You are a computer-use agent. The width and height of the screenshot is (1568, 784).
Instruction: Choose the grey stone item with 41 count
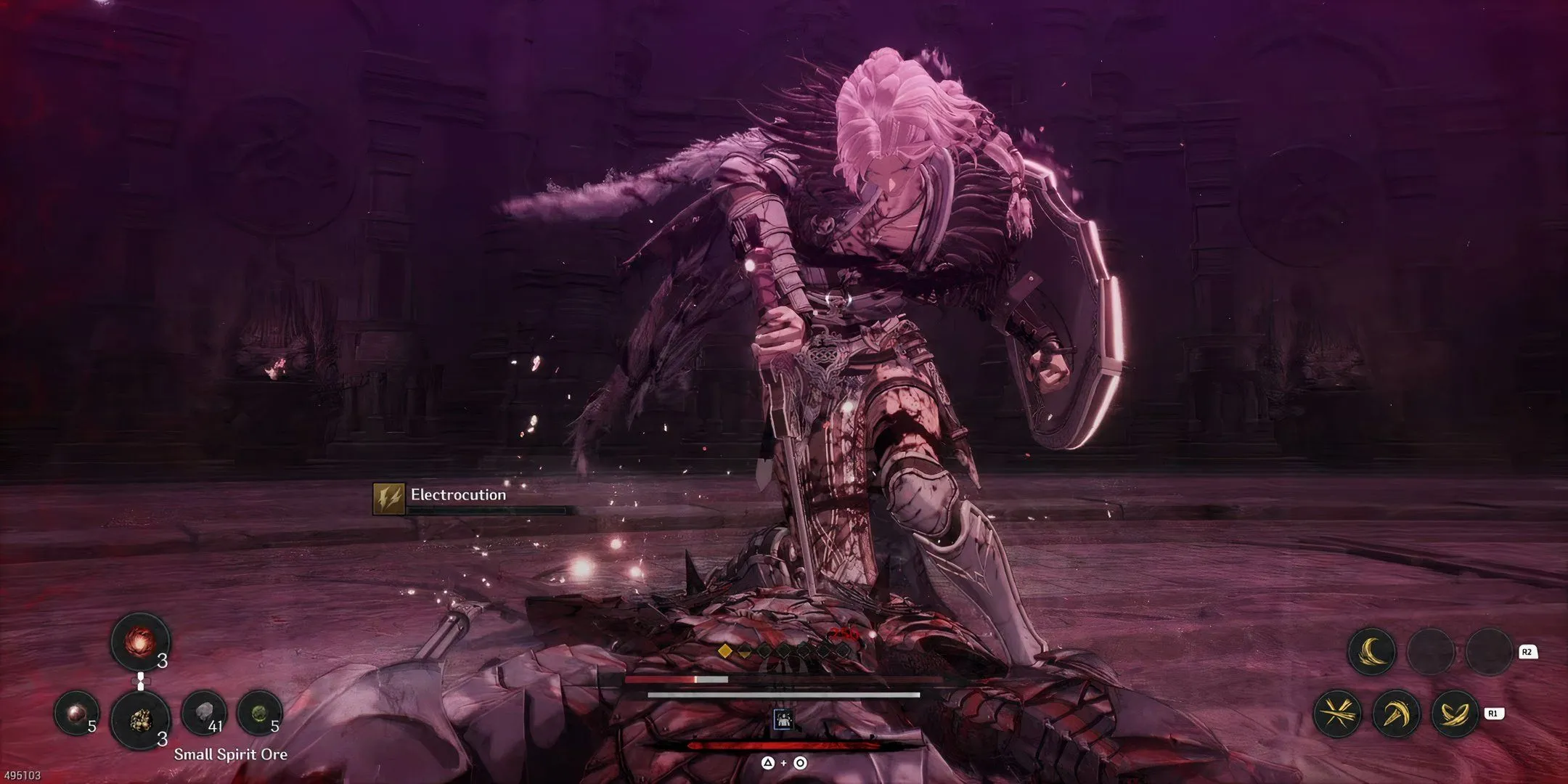coord(203,714)
